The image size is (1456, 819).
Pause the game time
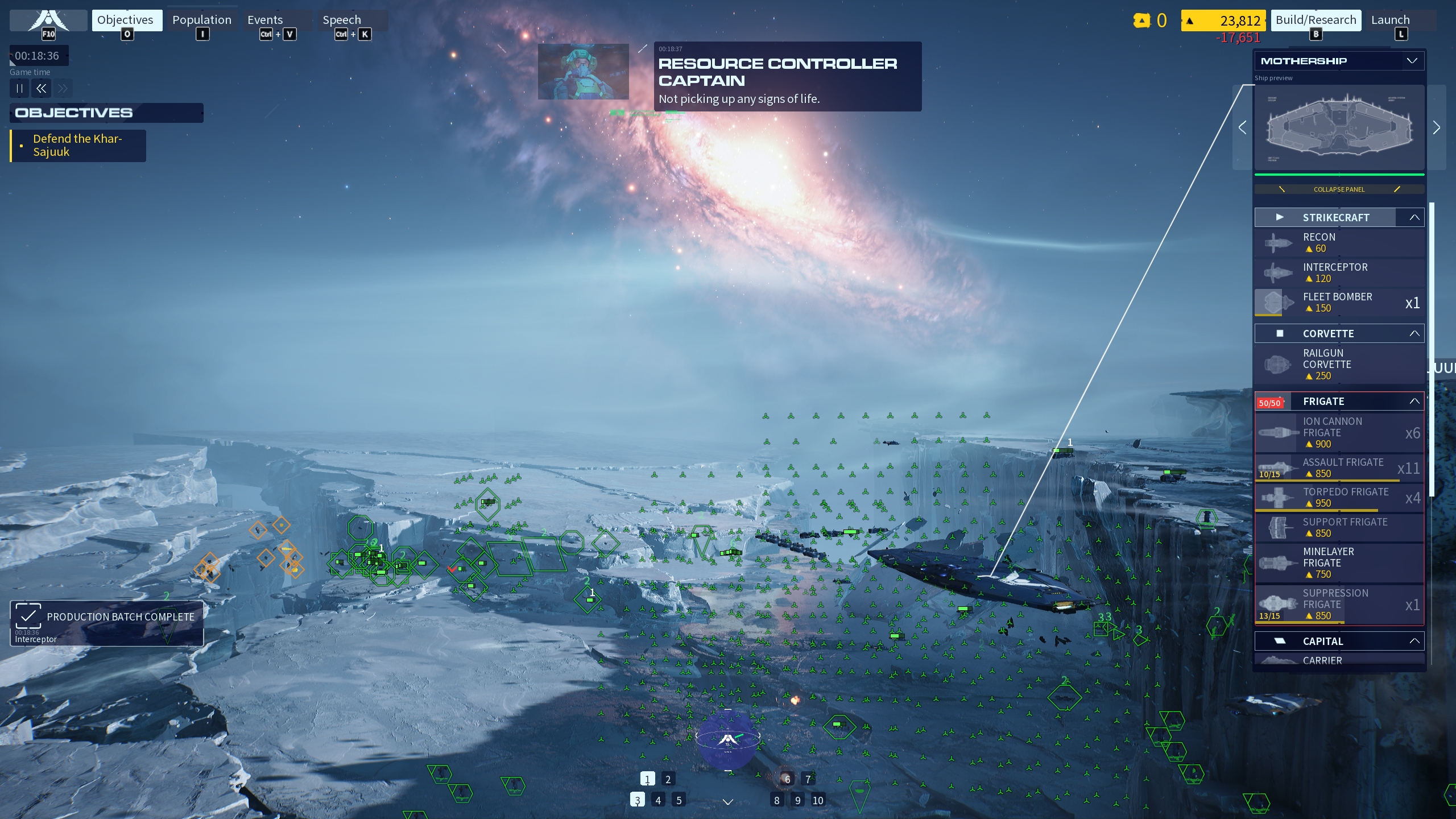point(19,88)
